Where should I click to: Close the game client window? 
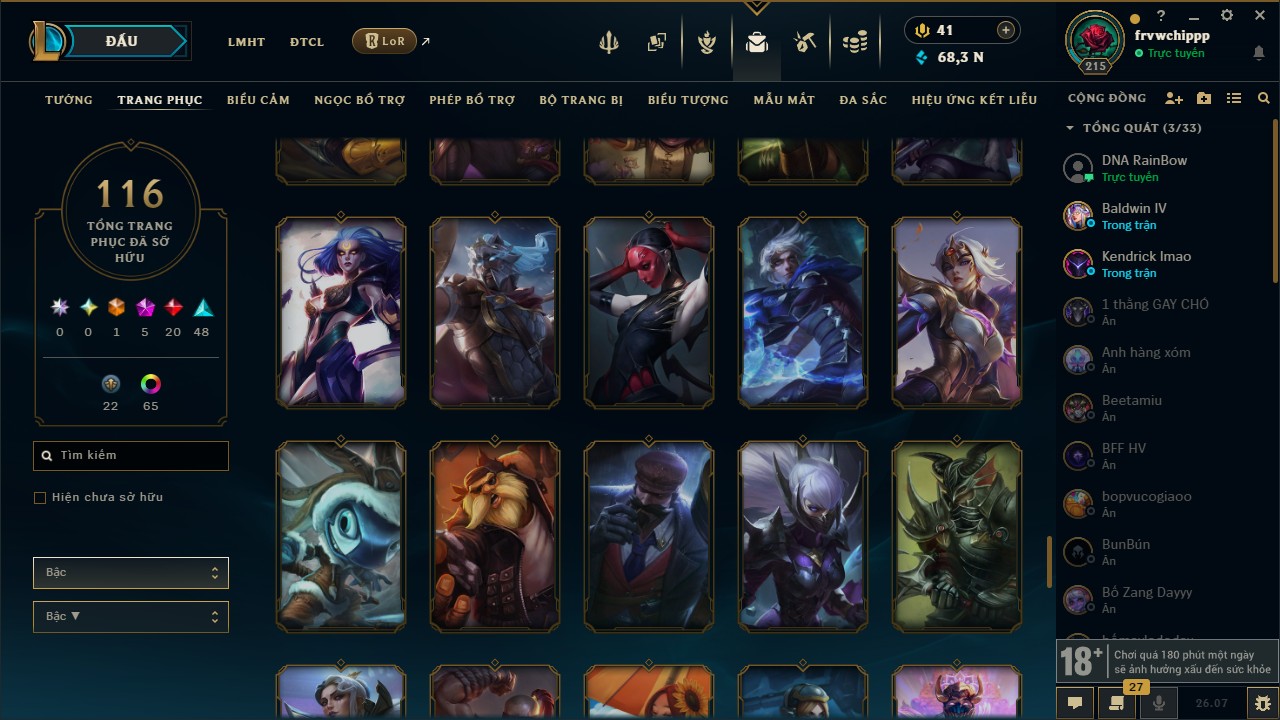coord(1259,16)
